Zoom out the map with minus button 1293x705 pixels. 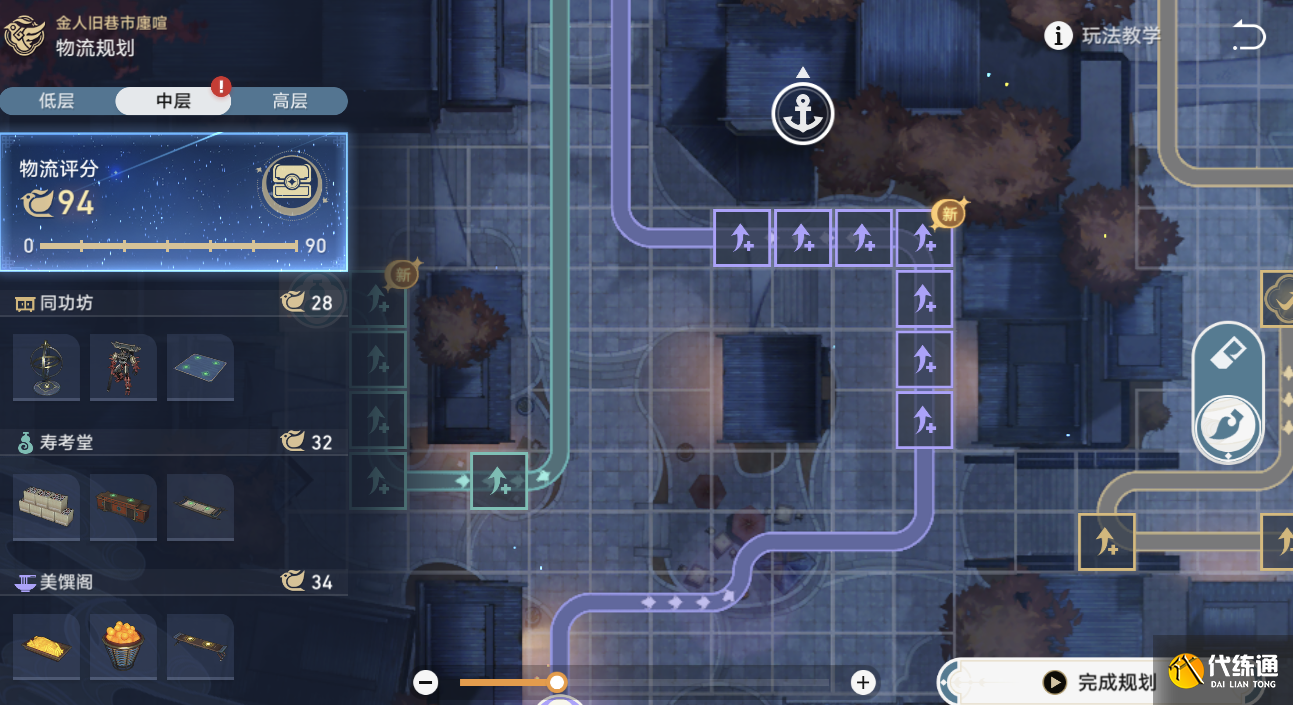point(426,682)
